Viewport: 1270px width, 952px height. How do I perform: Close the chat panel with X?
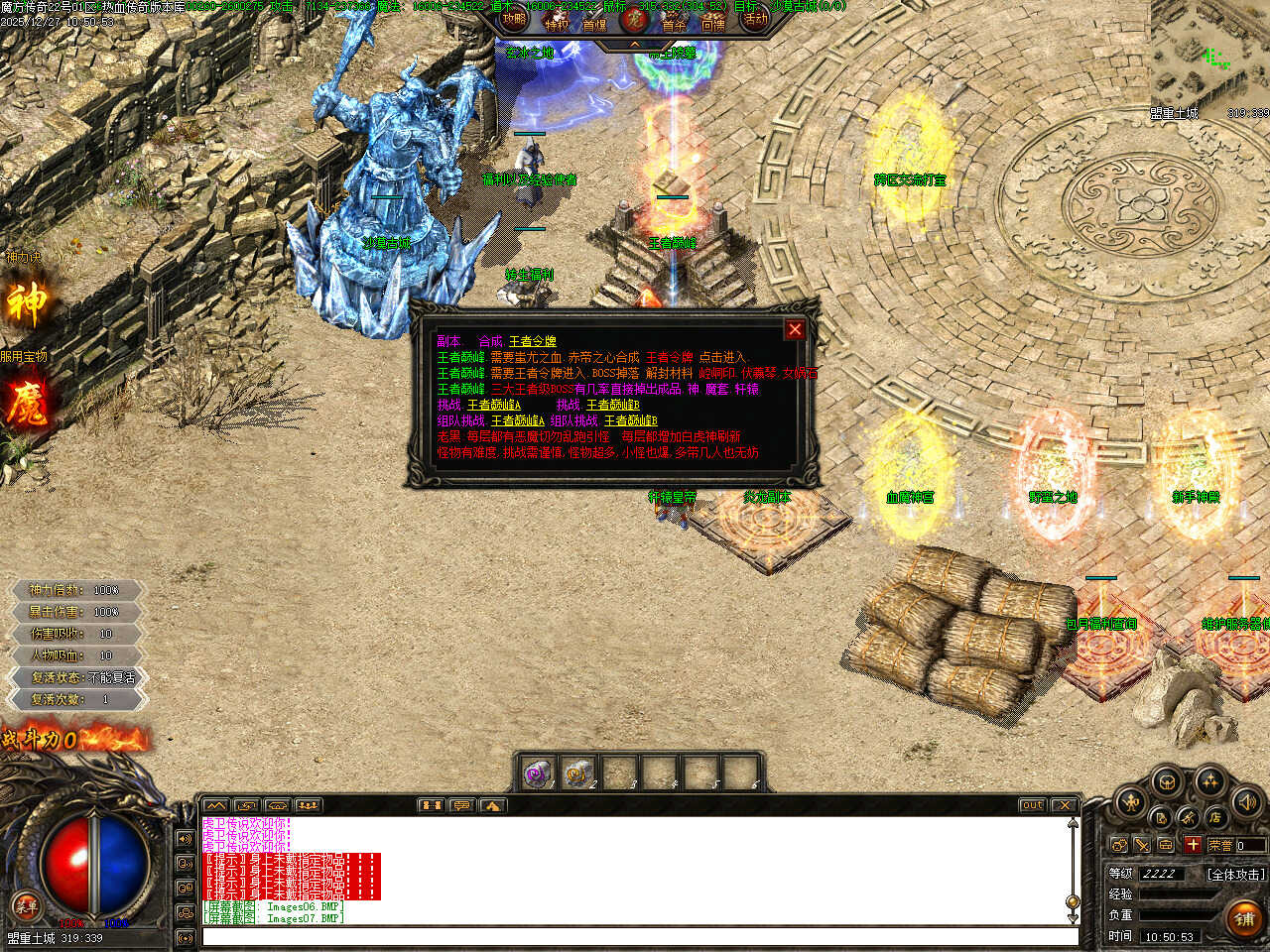1064,805
